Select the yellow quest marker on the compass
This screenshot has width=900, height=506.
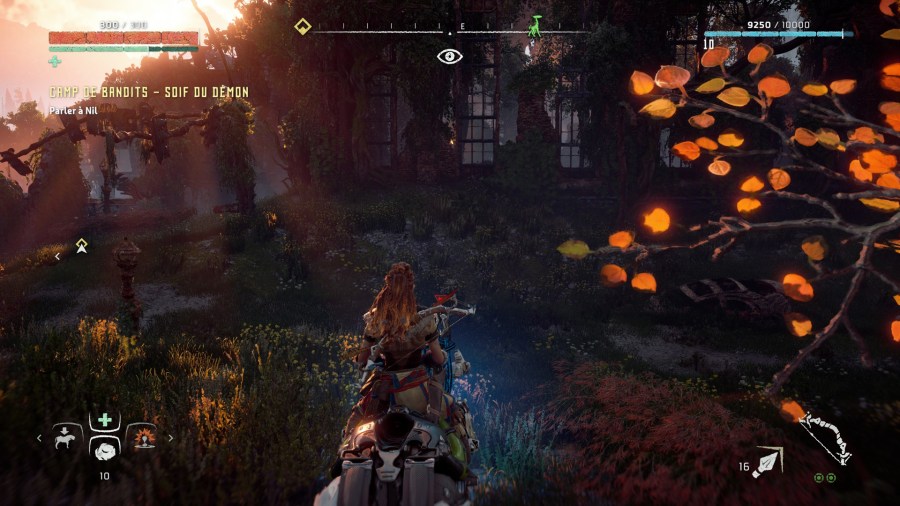(302, 27)
